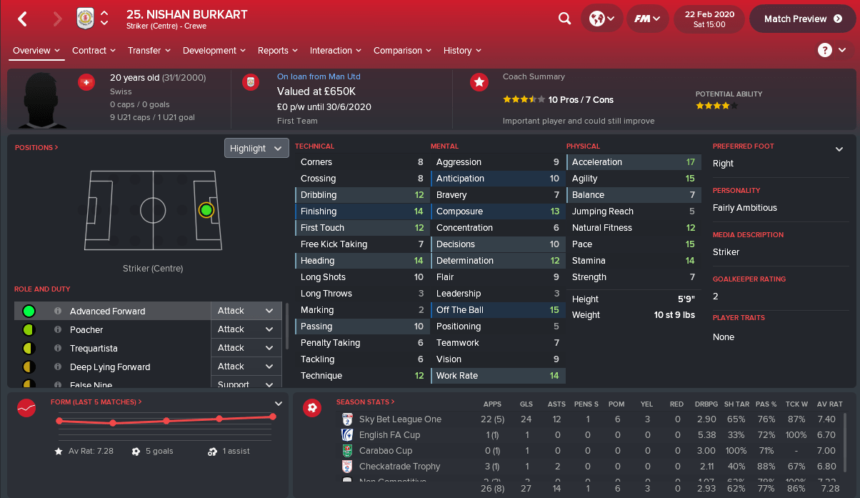Open the Comparison menu
Screen dimensions: 860x498
tap(402, 50)
